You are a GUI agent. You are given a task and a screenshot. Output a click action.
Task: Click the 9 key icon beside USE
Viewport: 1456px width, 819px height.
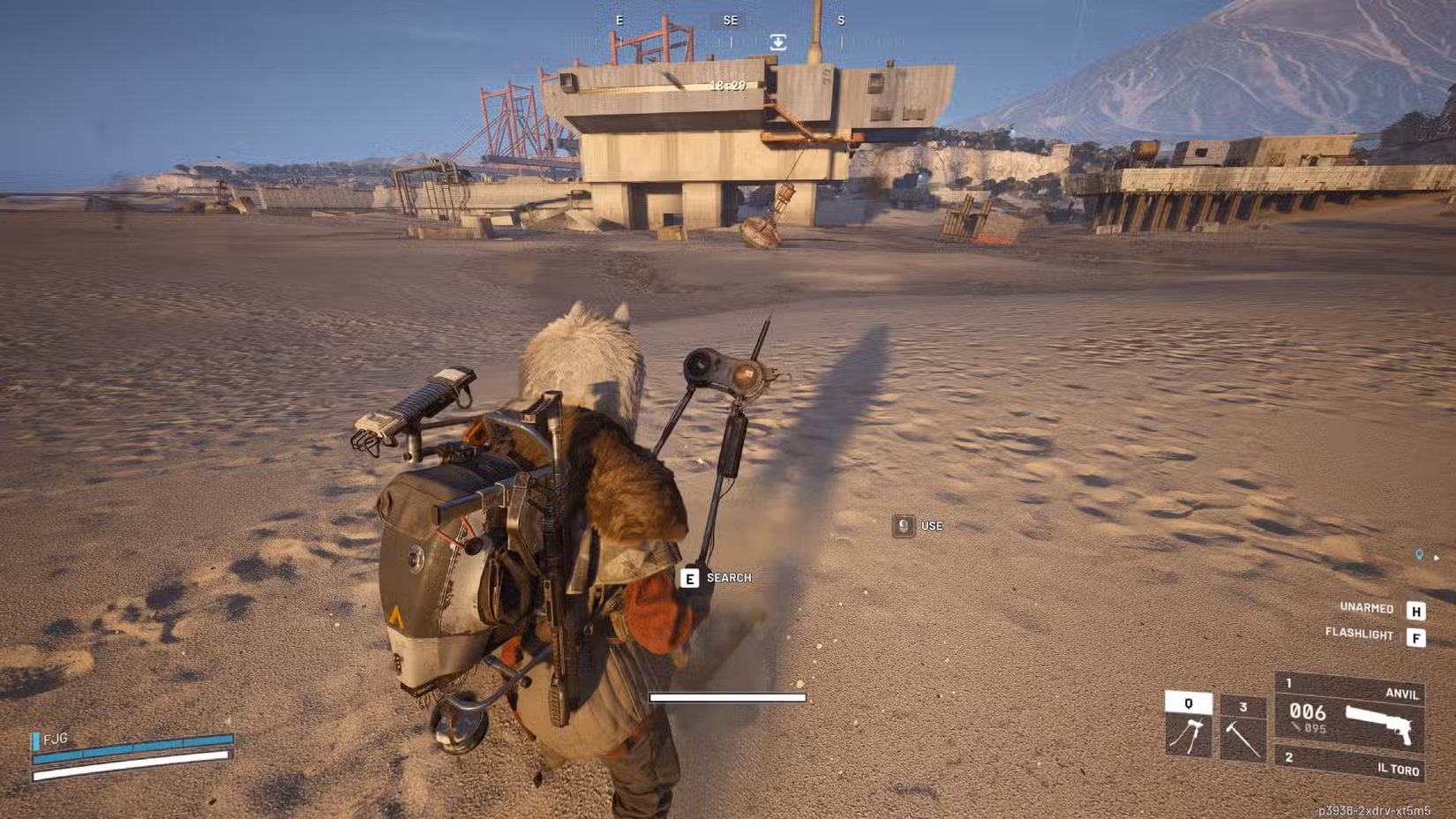(x=902, y=525)
